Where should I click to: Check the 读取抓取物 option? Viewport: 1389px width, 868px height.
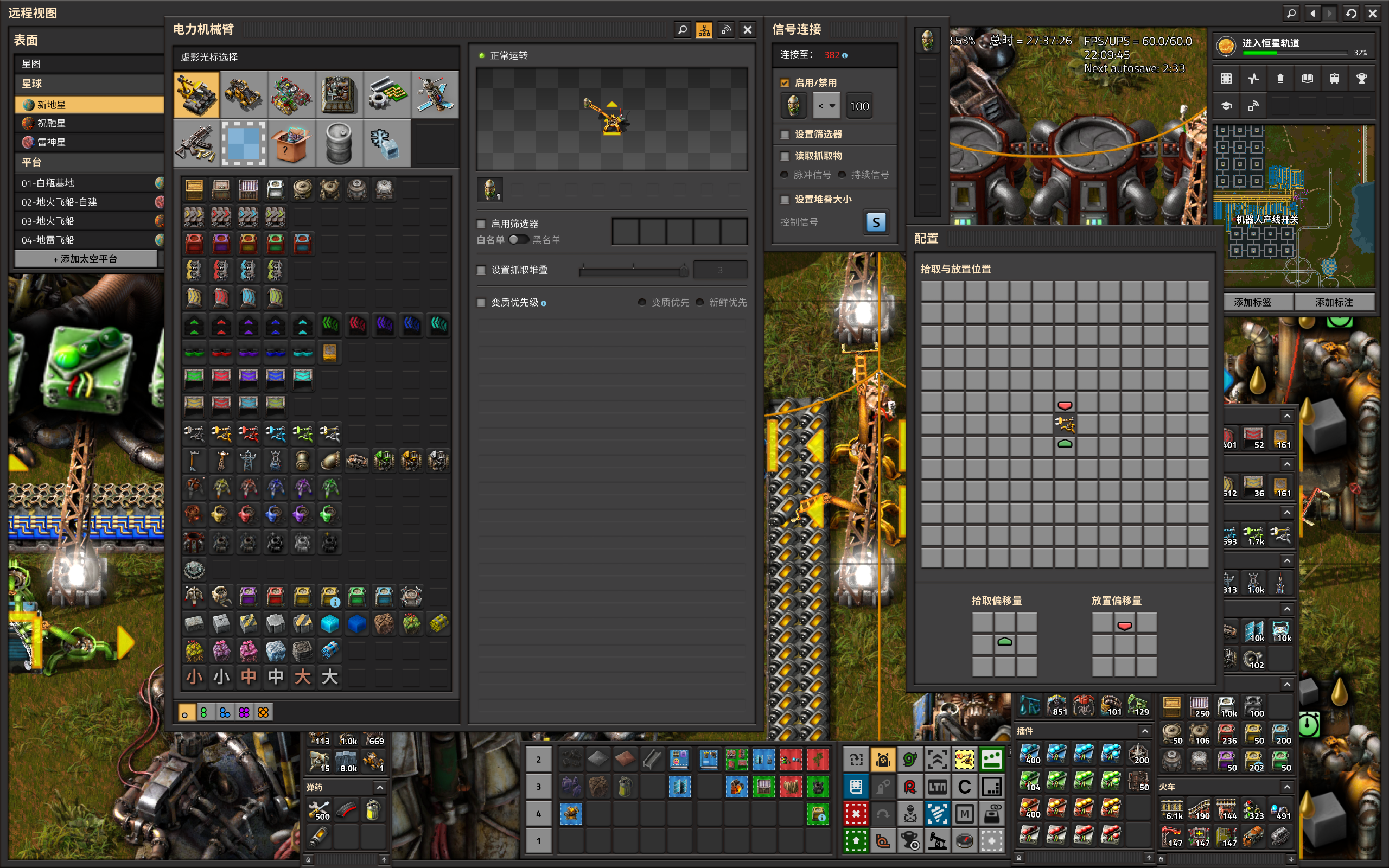click(x=785, y=156)
